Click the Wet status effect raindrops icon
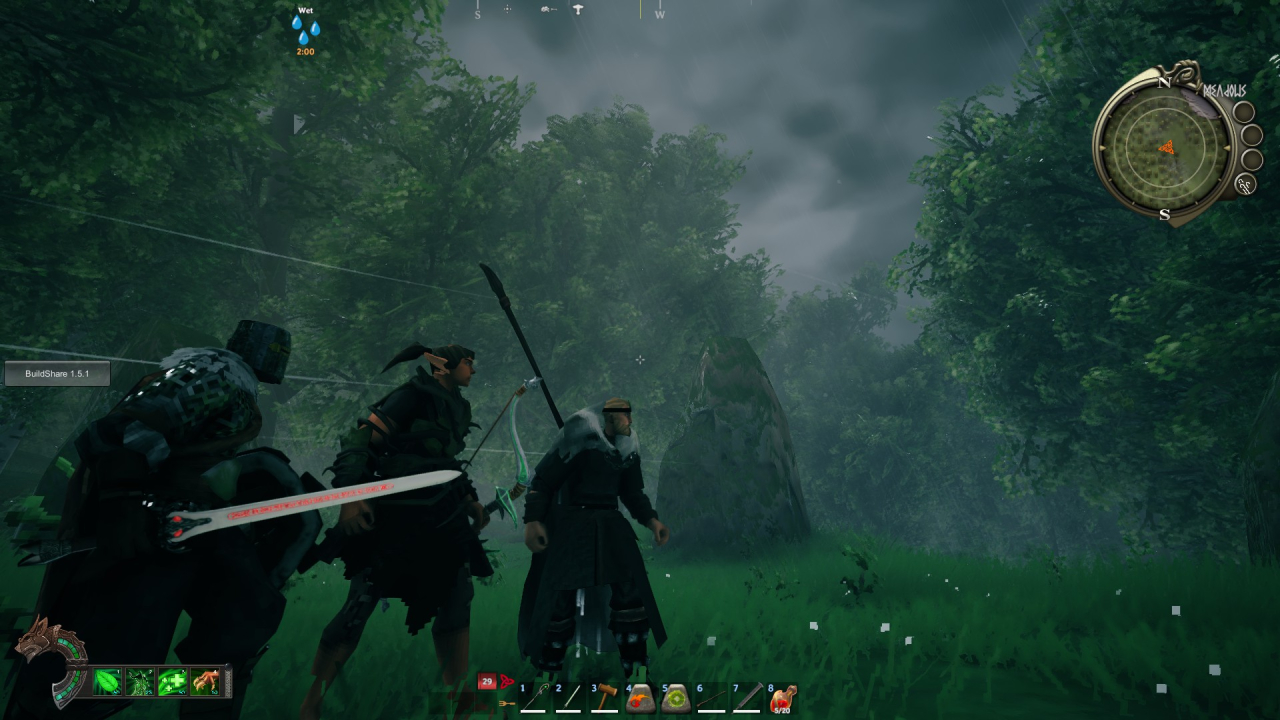1280x720 pixels. click(306, 28)
